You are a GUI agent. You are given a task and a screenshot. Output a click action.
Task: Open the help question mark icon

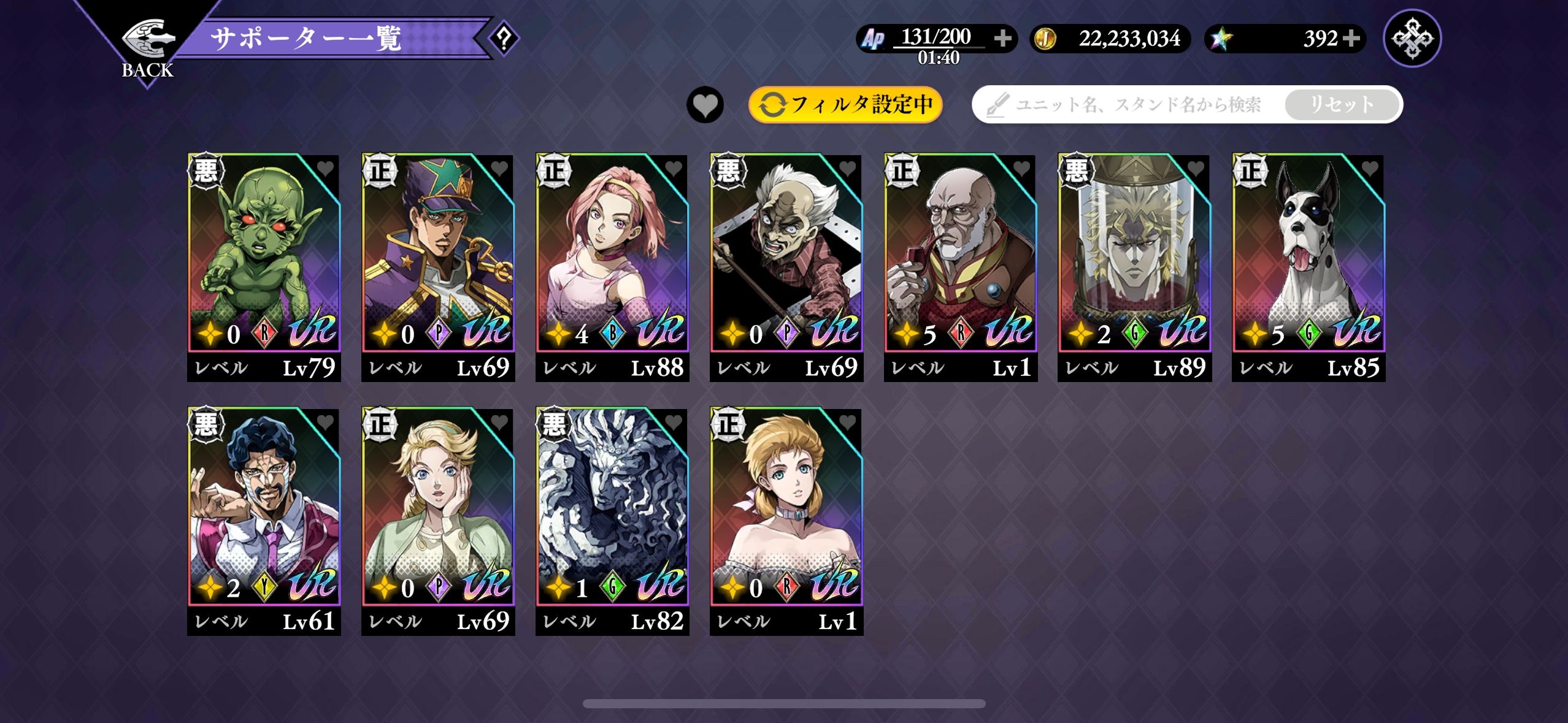(x=504, y=39)
